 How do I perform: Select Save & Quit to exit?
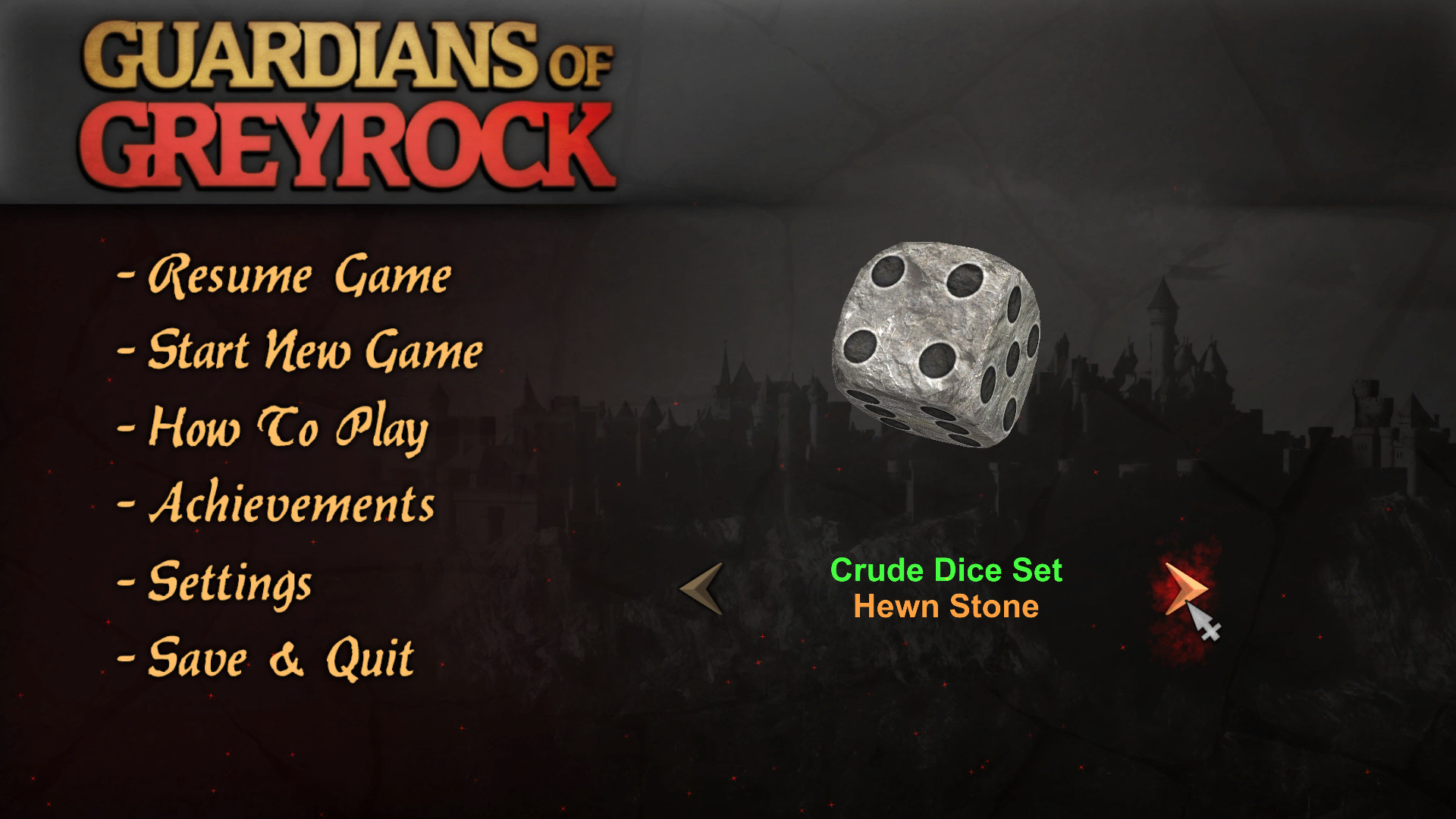coord(281,658)
